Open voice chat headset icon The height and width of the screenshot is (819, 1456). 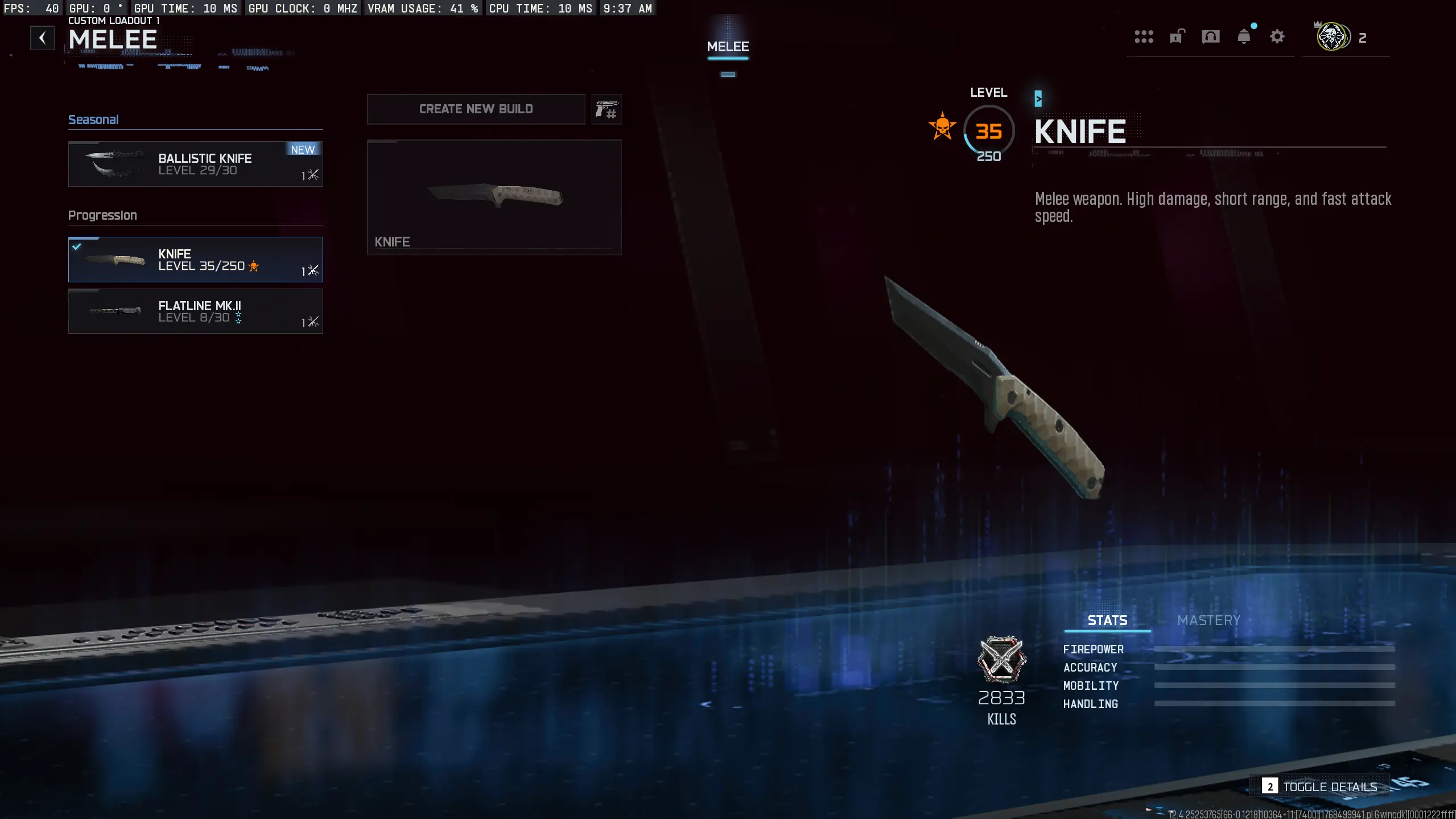1210,36
